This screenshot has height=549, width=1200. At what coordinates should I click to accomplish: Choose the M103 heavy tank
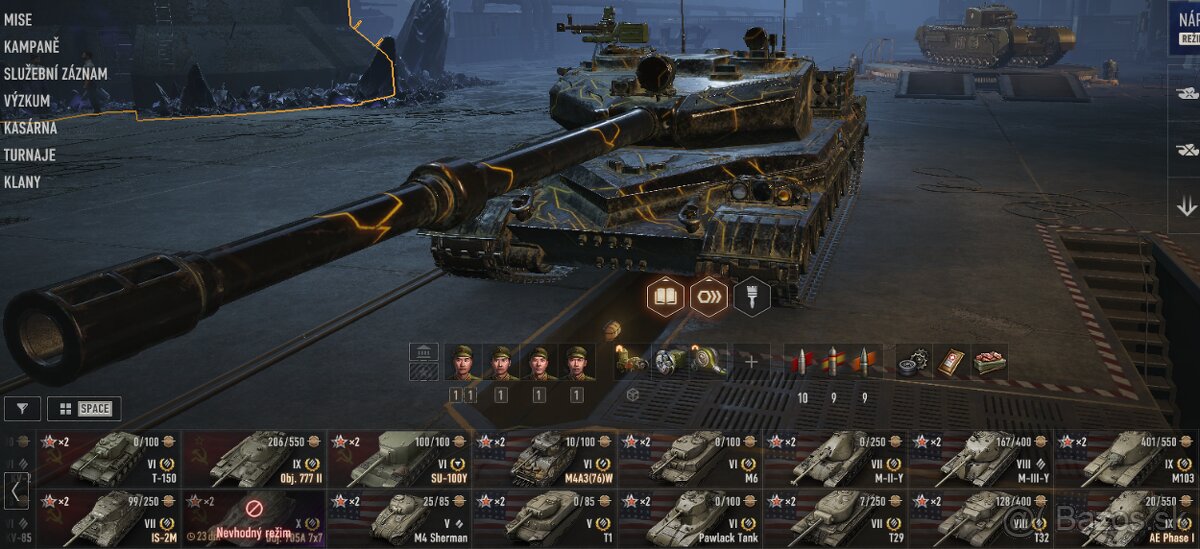click(1126, 459)
